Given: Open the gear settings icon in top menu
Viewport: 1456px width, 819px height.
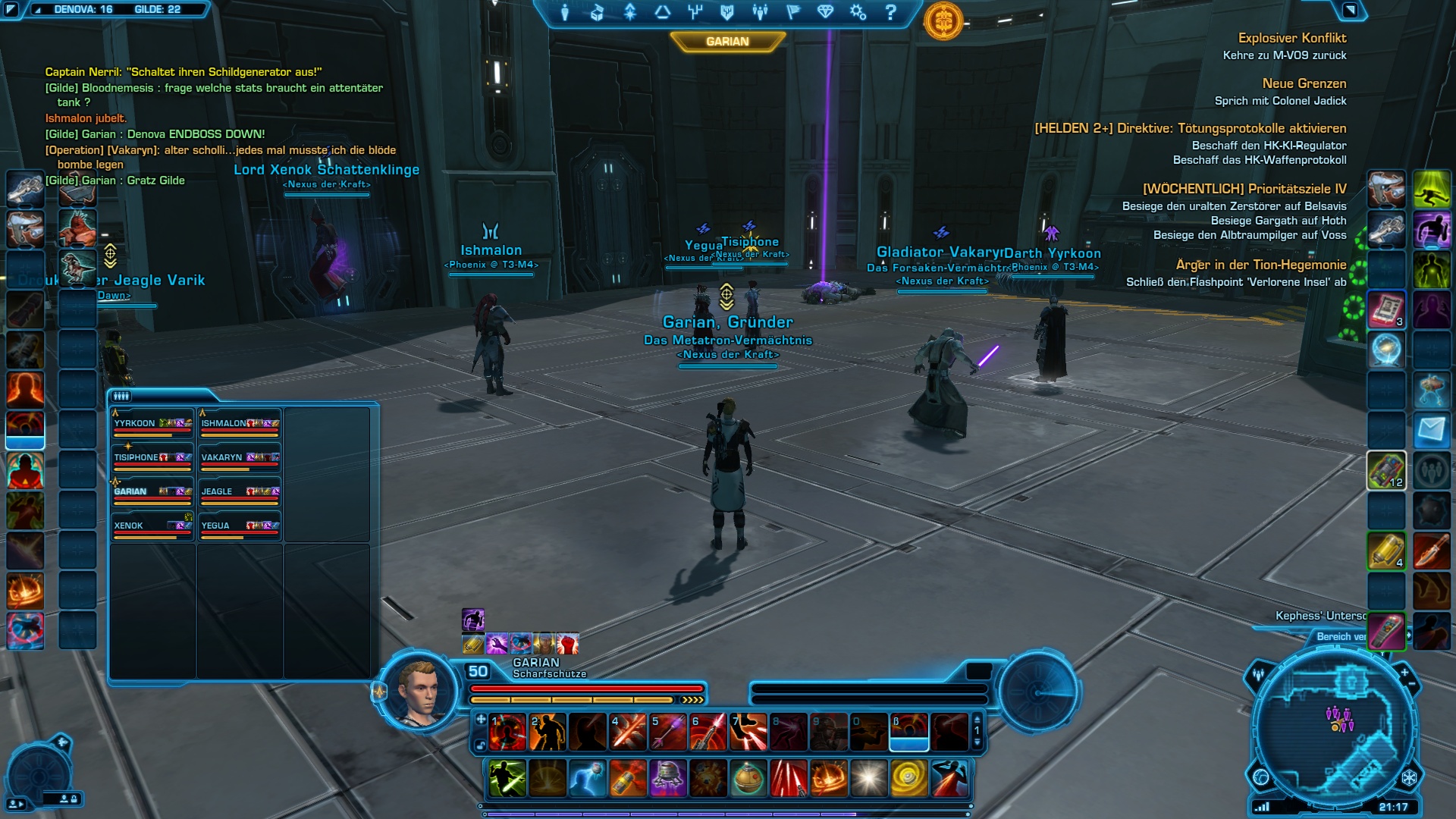Looking at the screenshot, I should coord(858,12).
